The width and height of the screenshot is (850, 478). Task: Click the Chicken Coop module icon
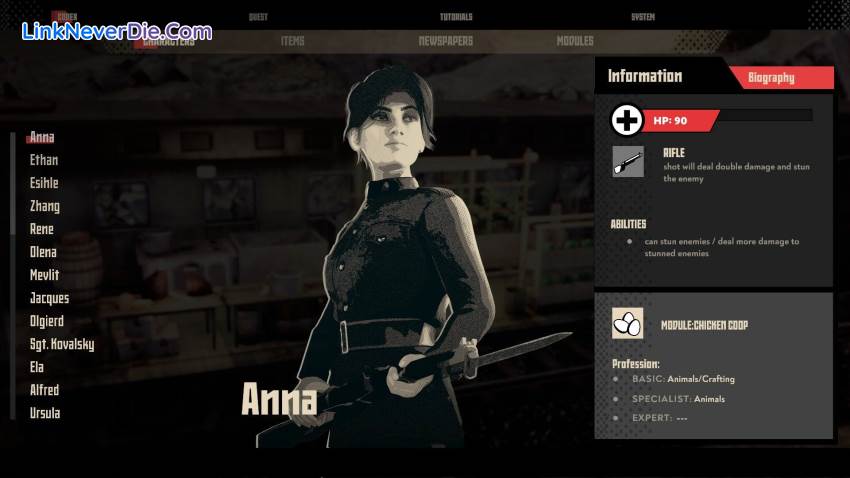point(627,323)
